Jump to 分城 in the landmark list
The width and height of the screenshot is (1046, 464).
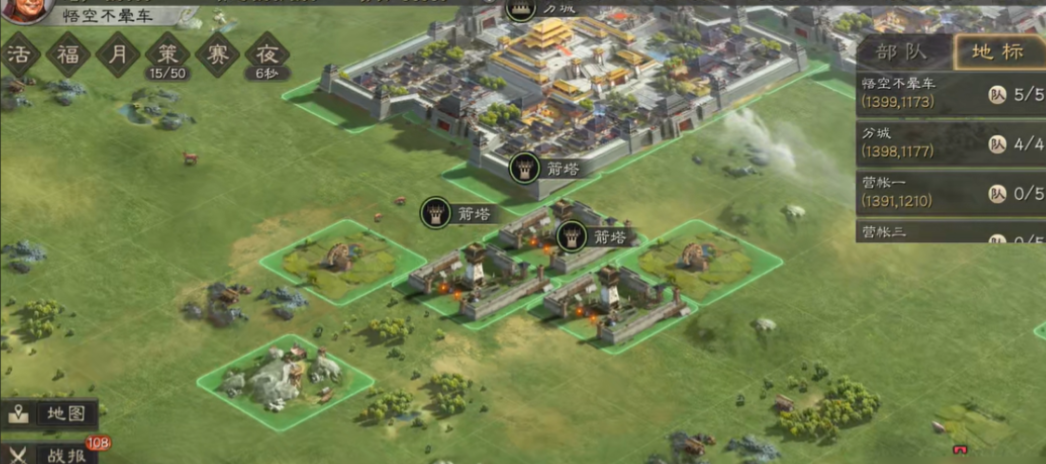coord(950,143)
